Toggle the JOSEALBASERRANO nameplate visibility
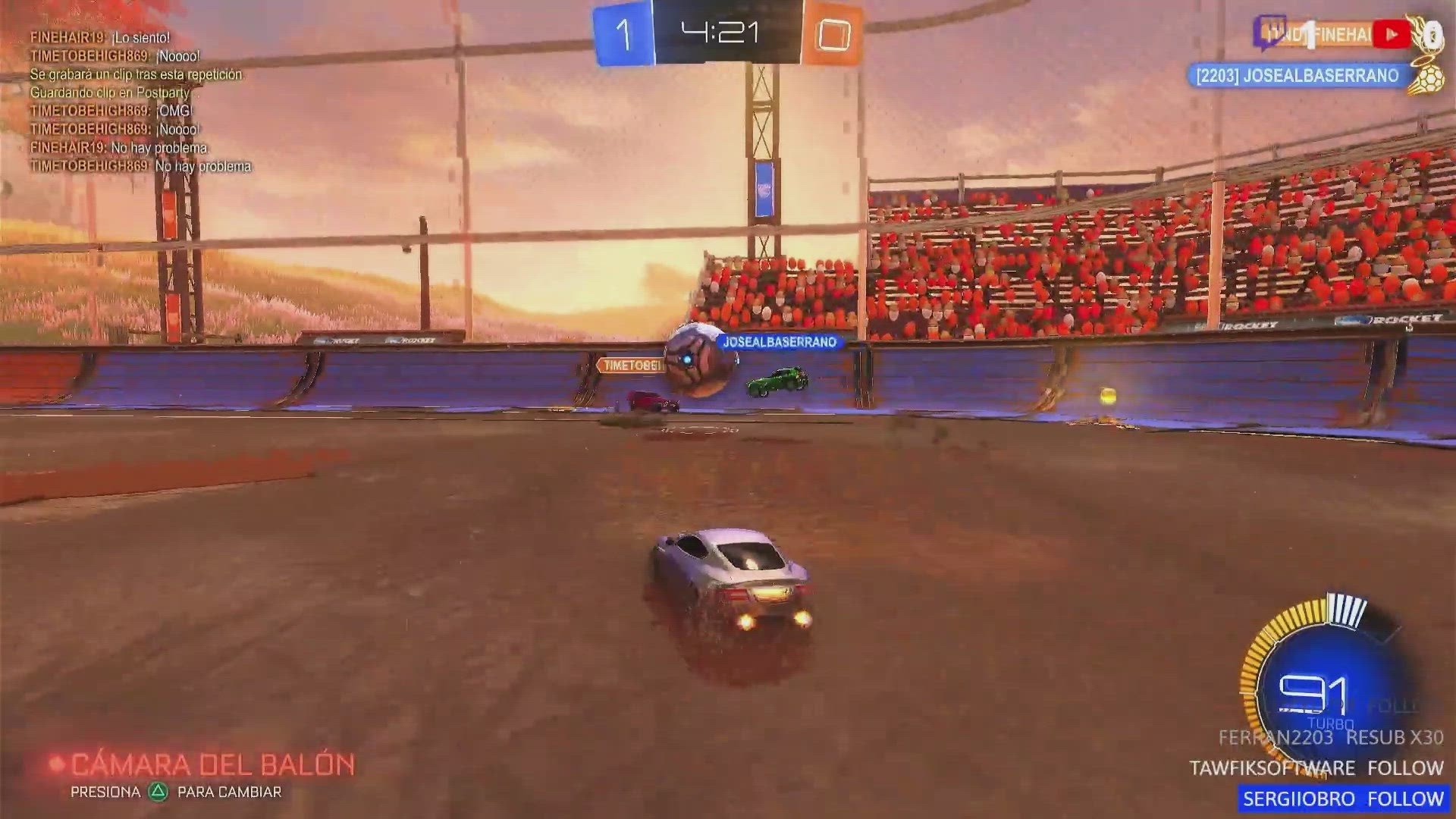This screenshot has width=1456, height=819. (x=781, y=342)
